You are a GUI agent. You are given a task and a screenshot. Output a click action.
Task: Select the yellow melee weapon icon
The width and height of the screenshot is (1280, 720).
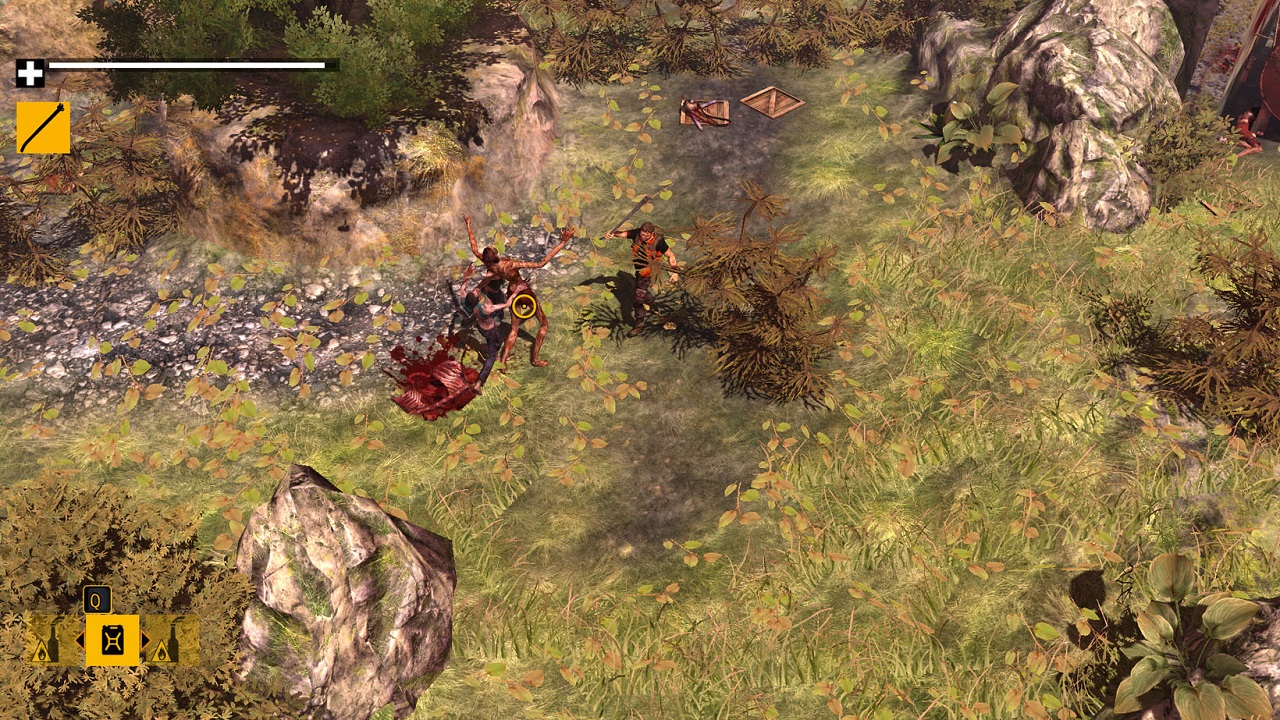click(x=43, y=127)
